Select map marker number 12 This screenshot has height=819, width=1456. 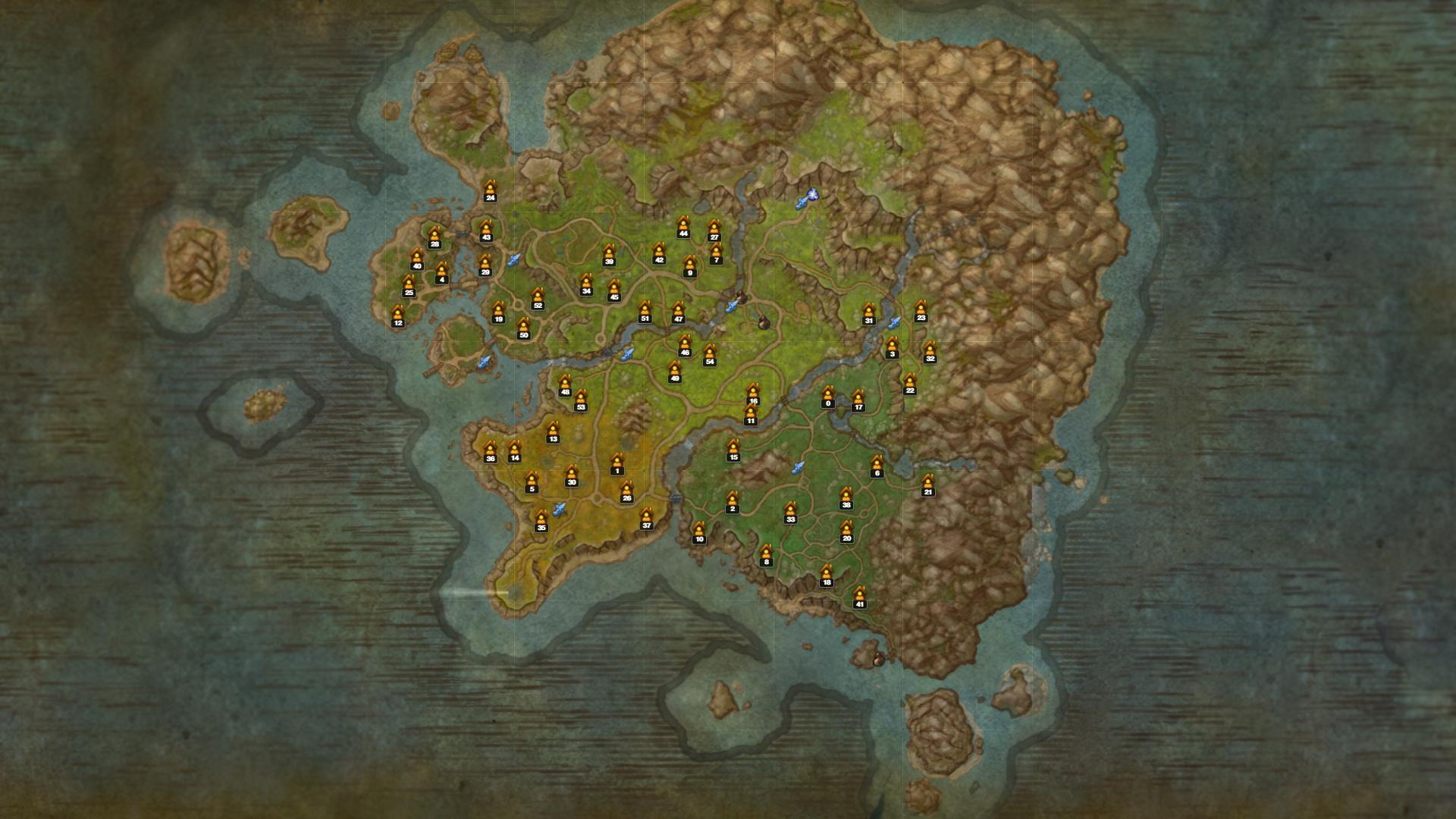pos(398,315)
